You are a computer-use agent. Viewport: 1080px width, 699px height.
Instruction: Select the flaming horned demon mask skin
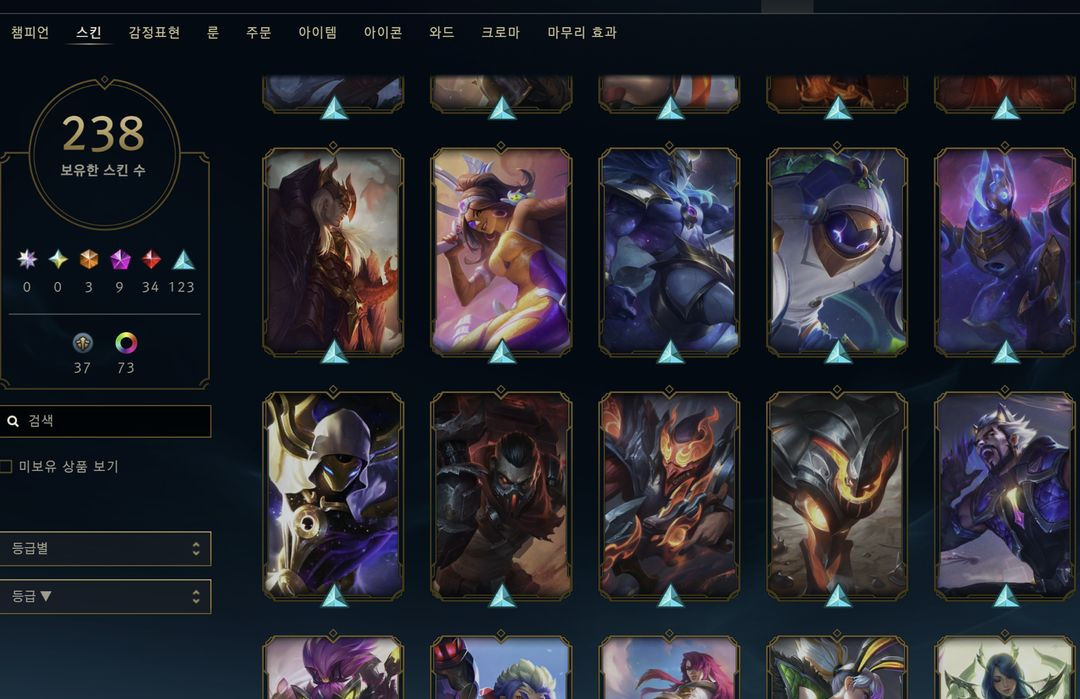669,492
